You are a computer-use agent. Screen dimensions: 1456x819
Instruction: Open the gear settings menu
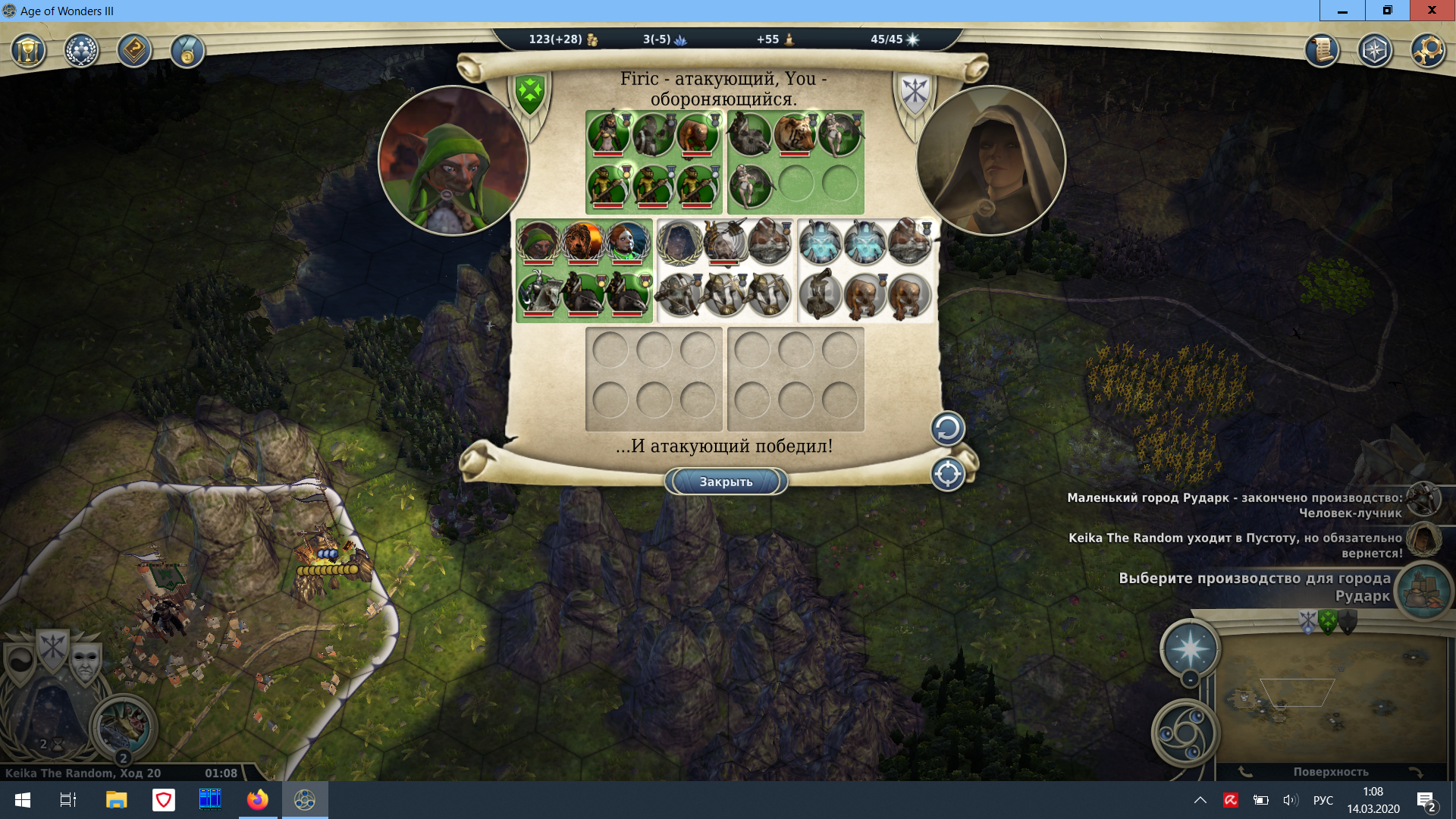click(1428, 51)
